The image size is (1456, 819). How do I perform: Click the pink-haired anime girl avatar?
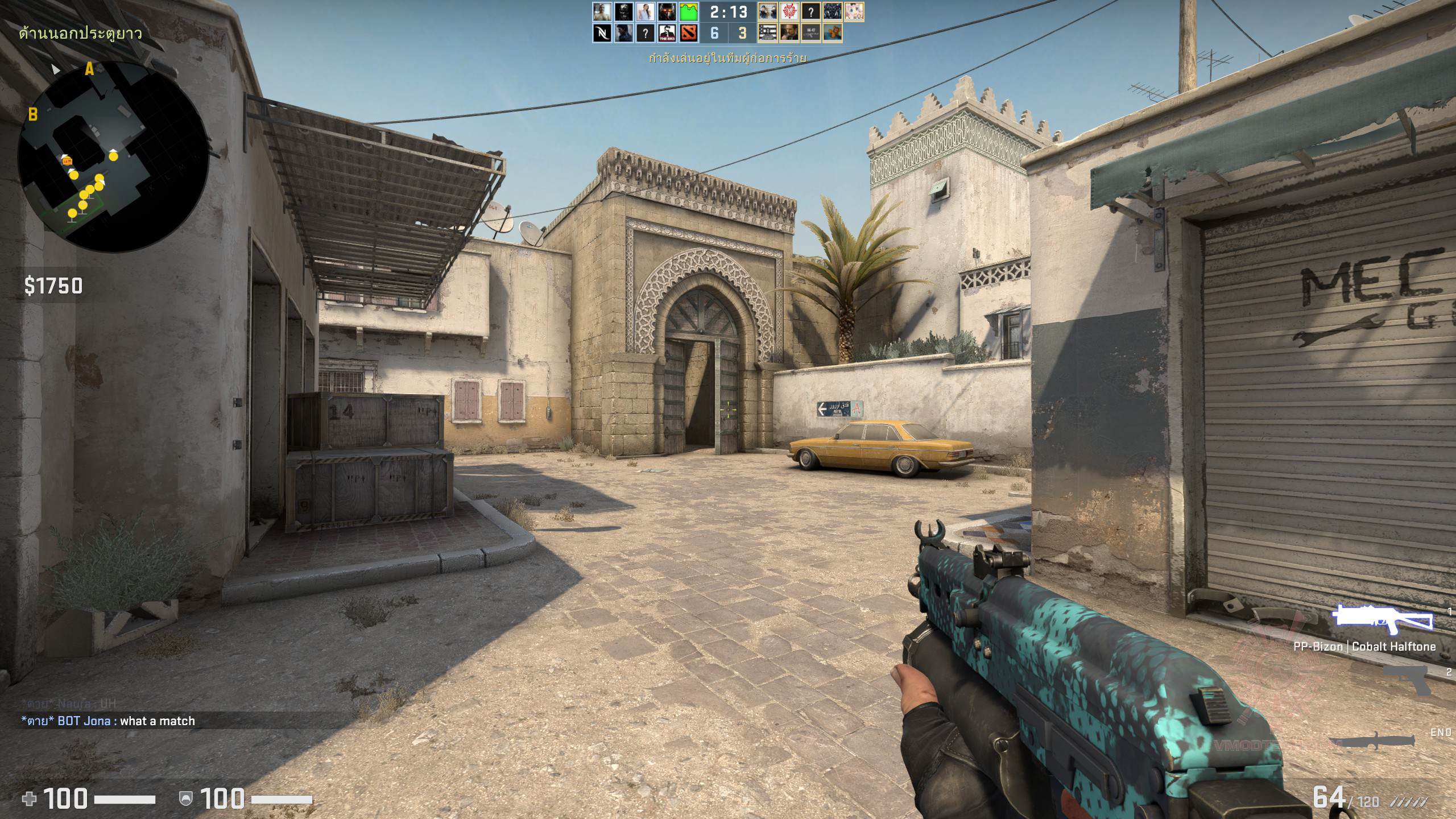[854, 11]
